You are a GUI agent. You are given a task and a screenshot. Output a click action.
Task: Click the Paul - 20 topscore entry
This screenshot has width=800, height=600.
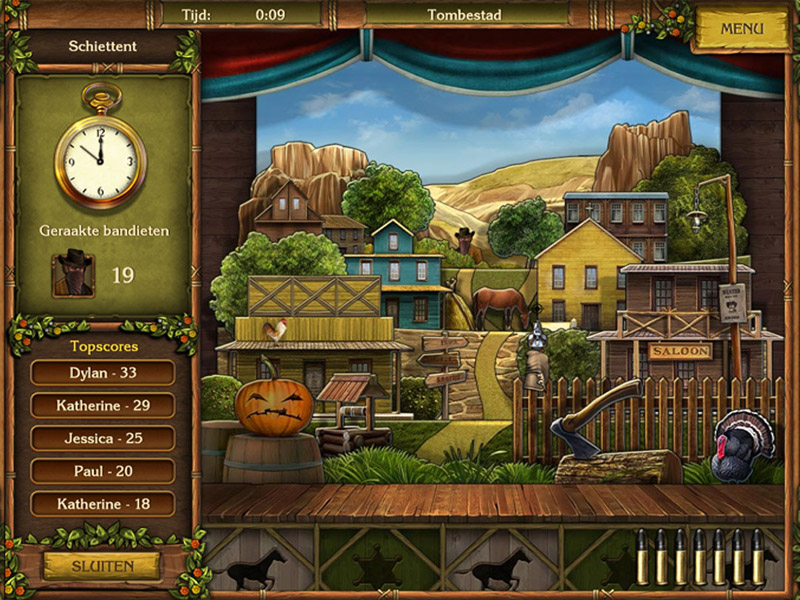[103, 471]
